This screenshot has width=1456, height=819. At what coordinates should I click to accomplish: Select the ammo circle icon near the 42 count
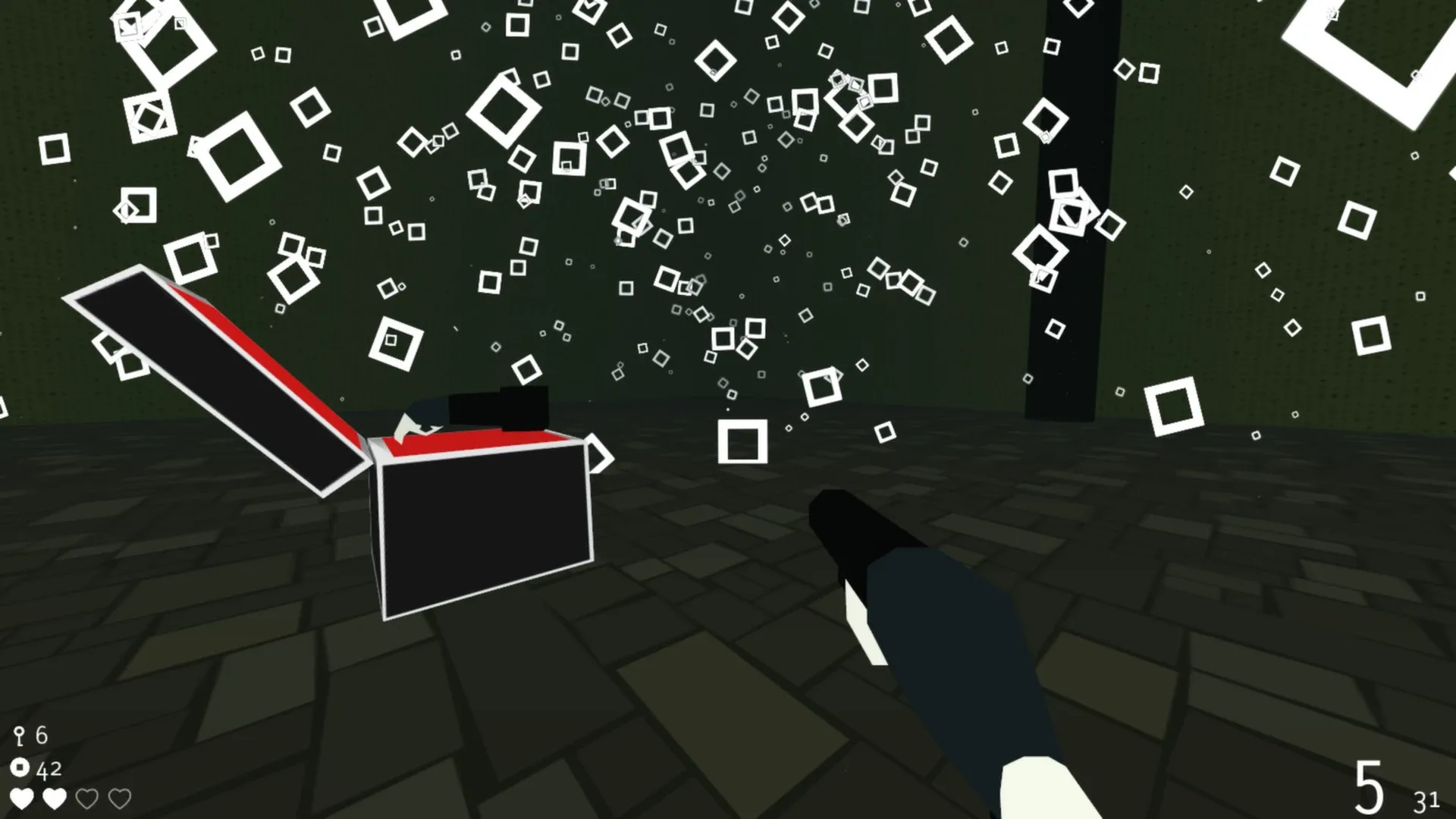[x=20, y=768]
